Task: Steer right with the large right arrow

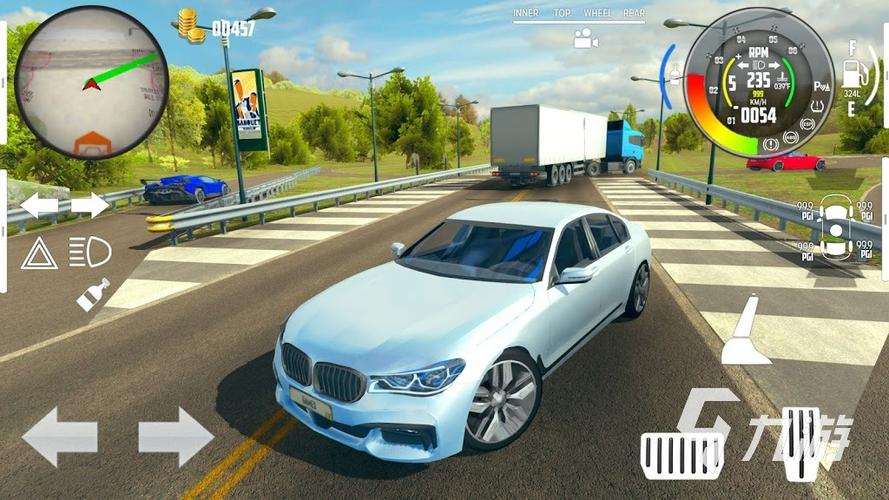Action: click(176, 437)
